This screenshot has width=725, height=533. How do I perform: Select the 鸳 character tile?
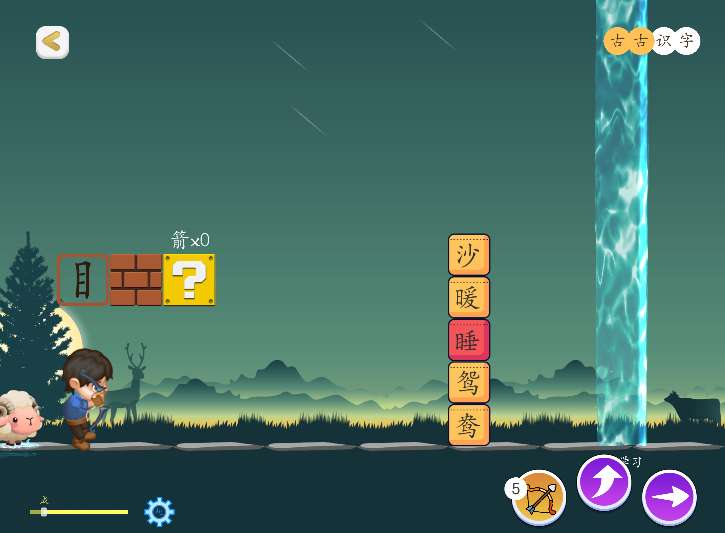click(468, 382)
